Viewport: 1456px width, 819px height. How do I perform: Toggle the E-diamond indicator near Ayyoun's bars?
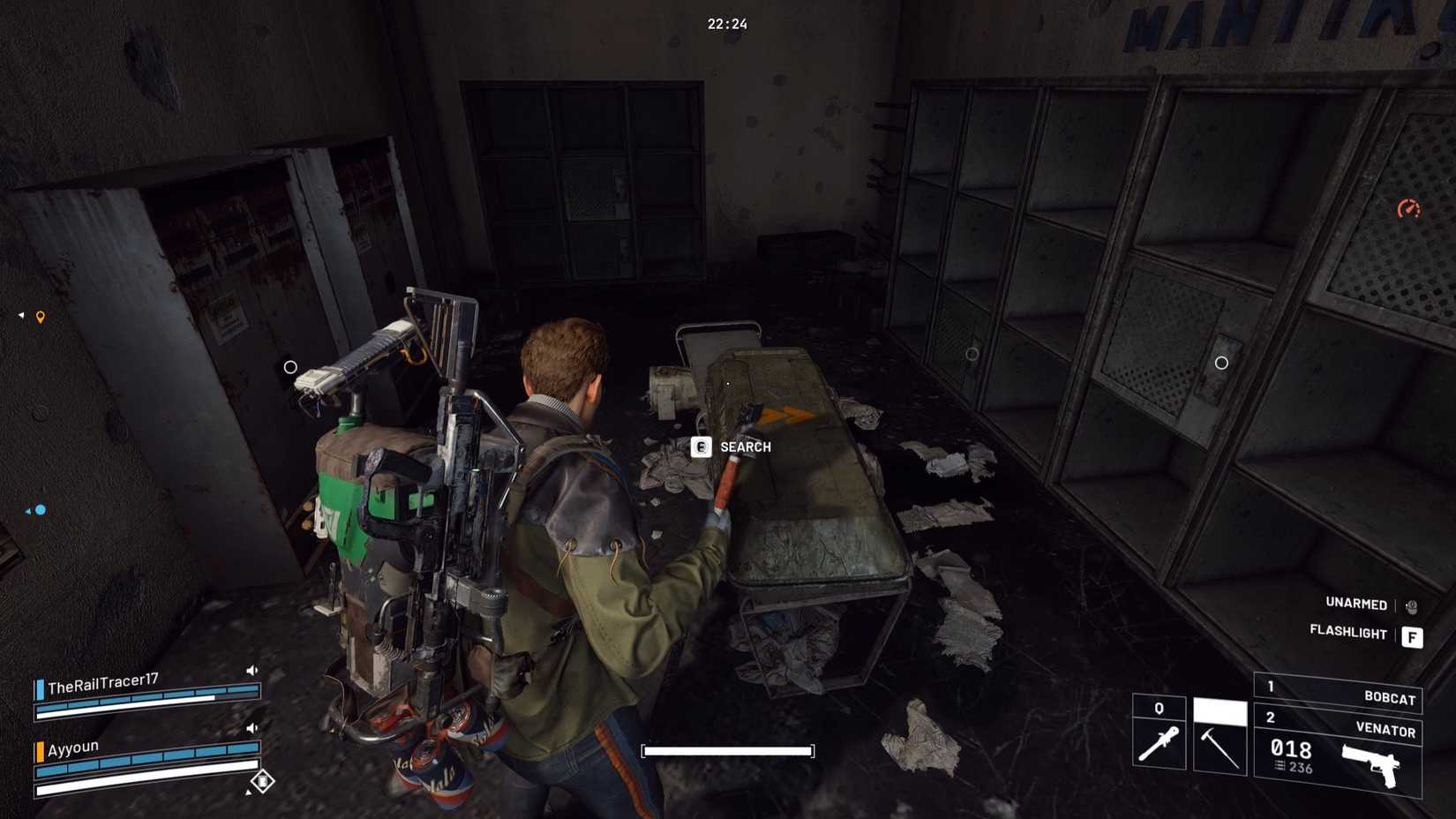coord(262,781)
